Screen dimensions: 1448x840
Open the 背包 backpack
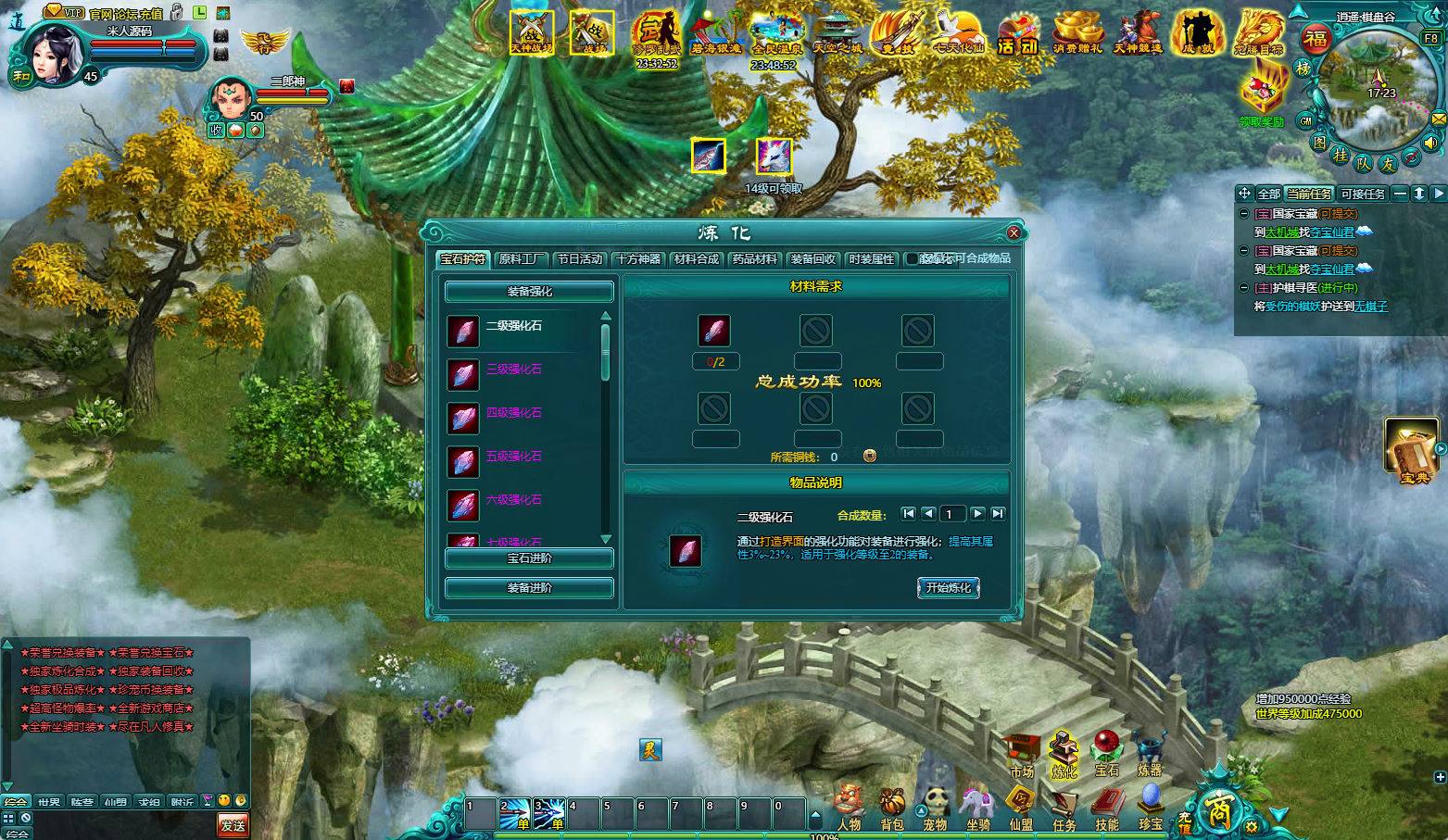point(892,809)
